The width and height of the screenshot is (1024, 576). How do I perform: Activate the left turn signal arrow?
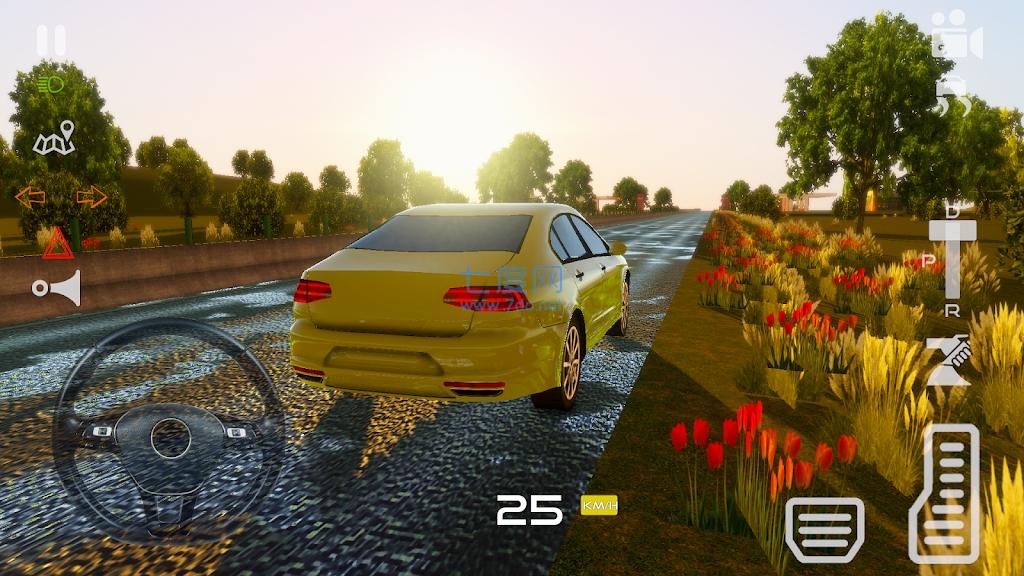(30, 197)
